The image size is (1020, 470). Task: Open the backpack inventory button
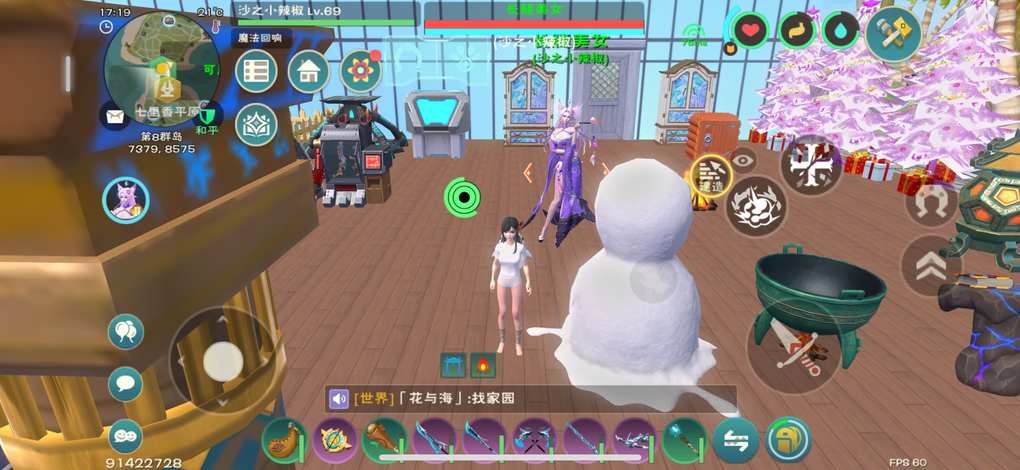click(x=788, y=440)
